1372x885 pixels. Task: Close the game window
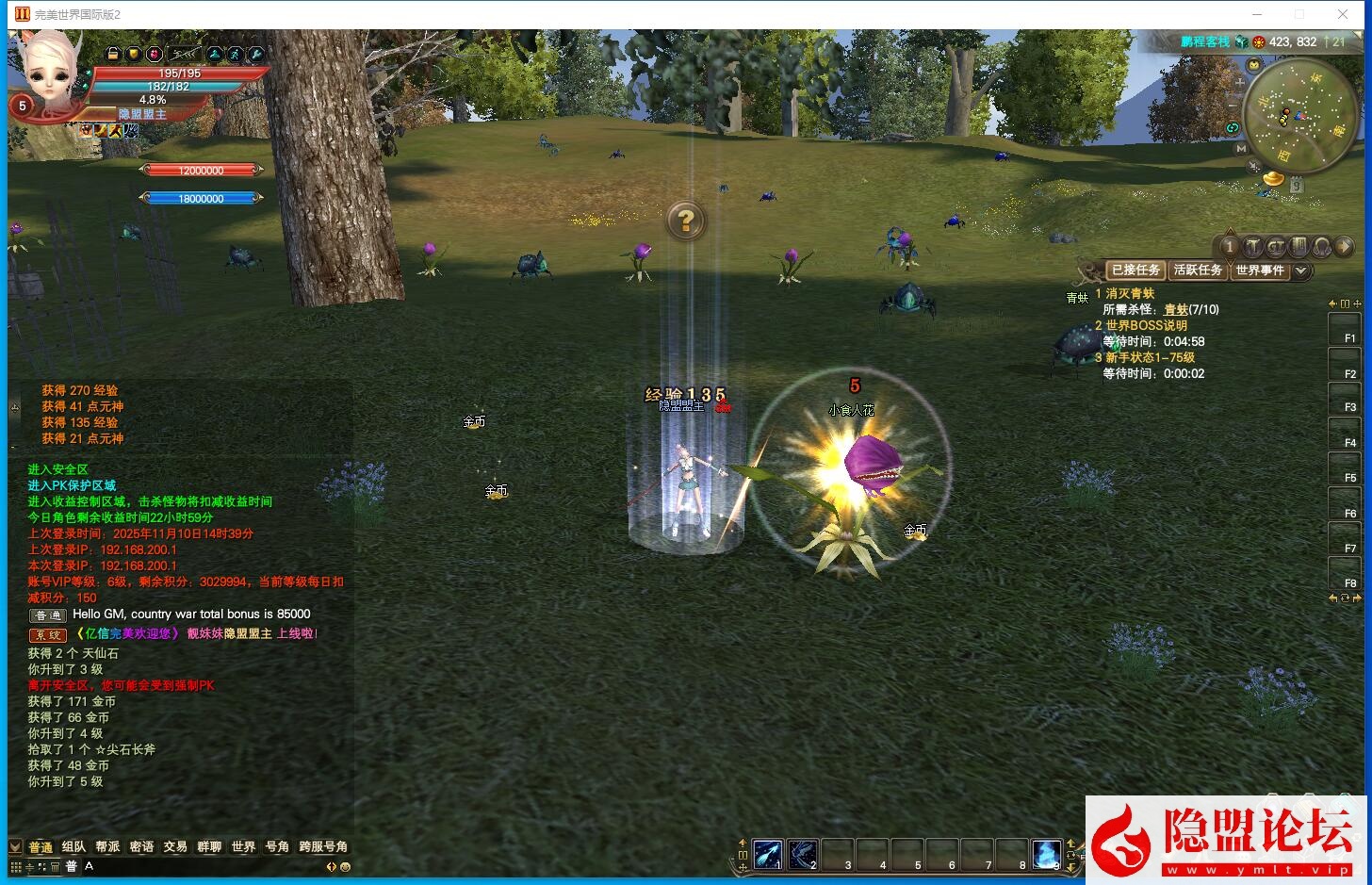(1343, 14)
